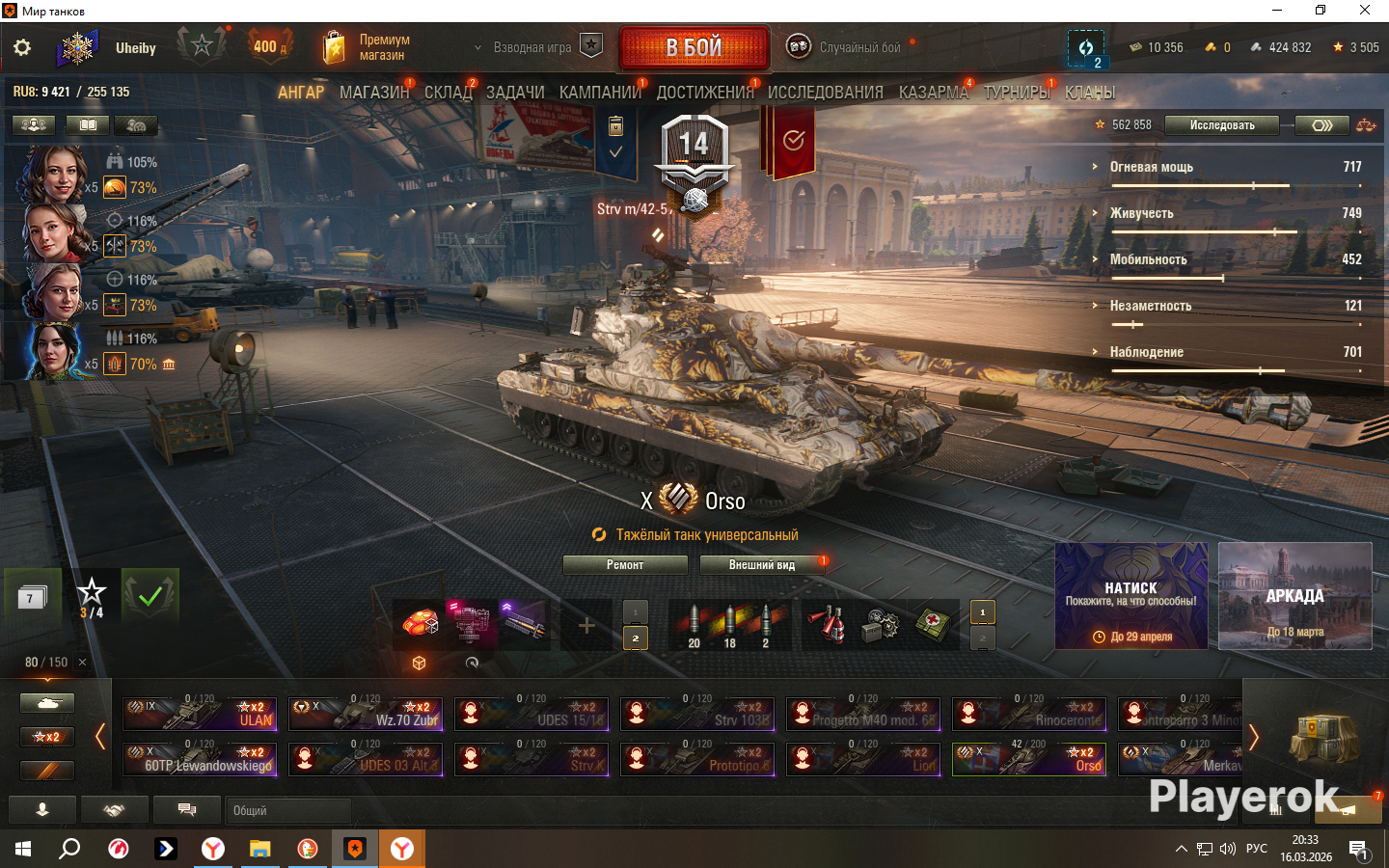Open the КЛАНЫ tab
This screenshot has width=1389, height=868.
1090,93
